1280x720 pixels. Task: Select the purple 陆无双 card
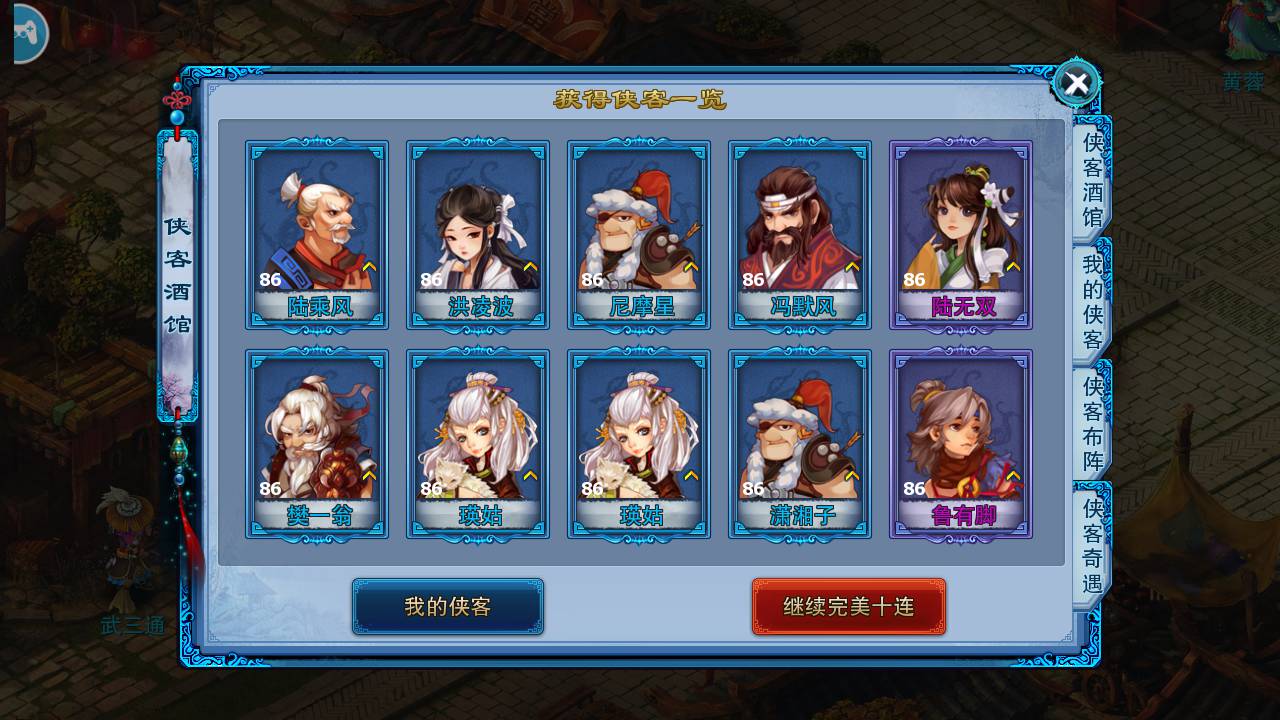[961, 235]
